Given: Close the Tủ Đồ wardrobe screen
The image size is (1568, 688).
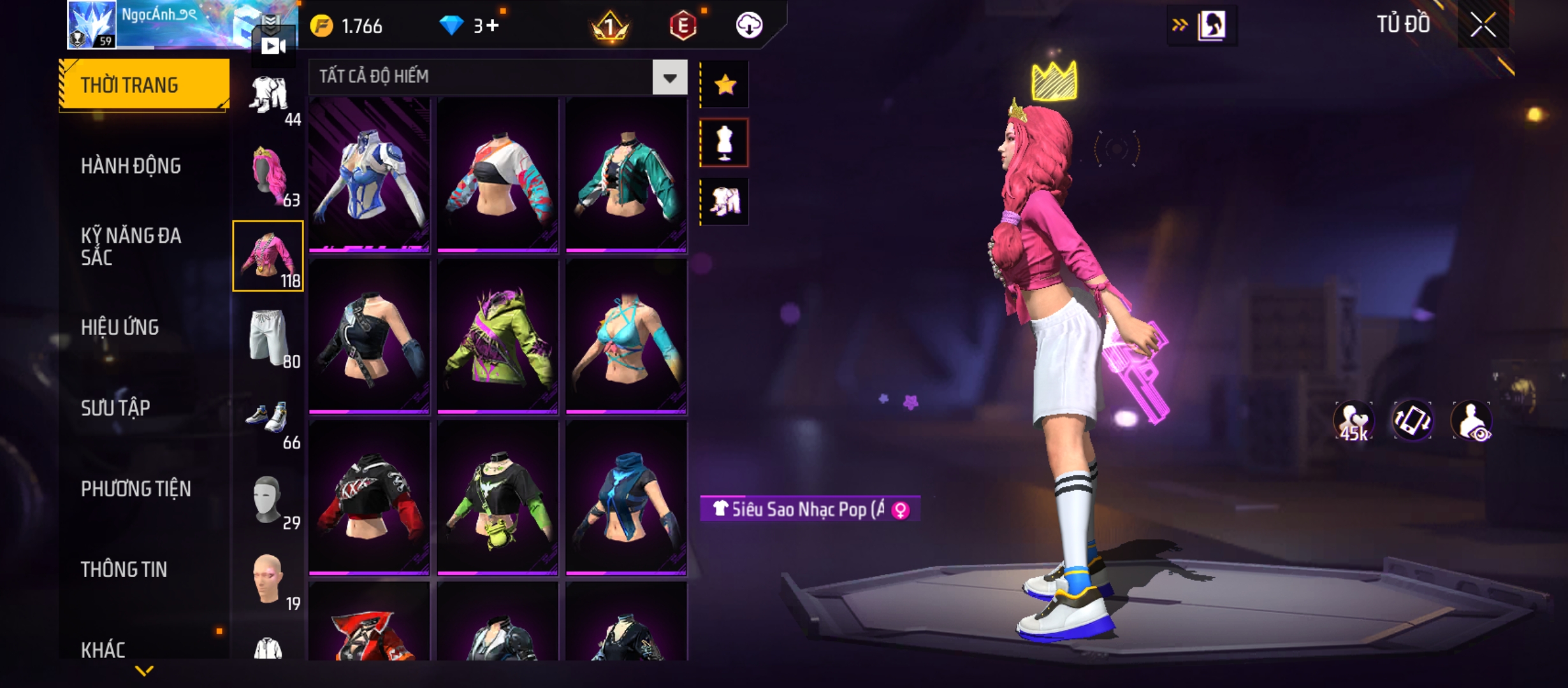Looking at the screenshot, I should pyautogui.click(x=1483, y=25).
